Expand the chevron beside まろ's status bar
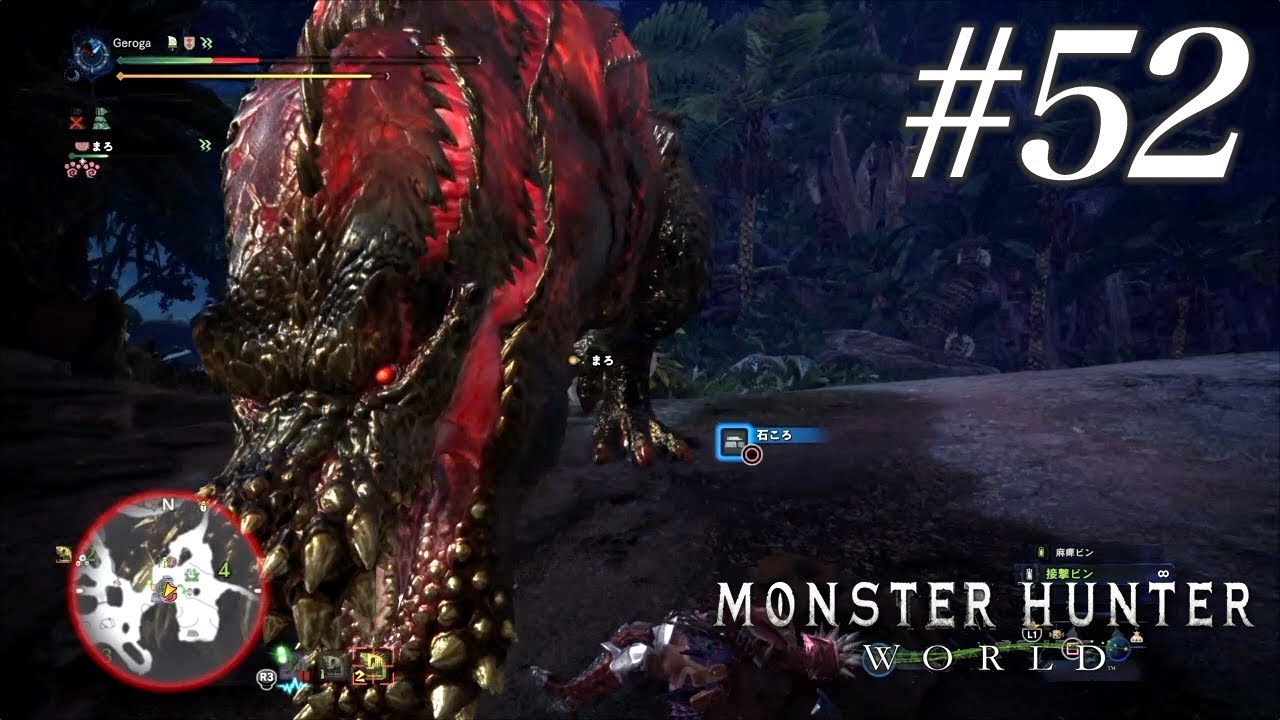 pos(204,145)
